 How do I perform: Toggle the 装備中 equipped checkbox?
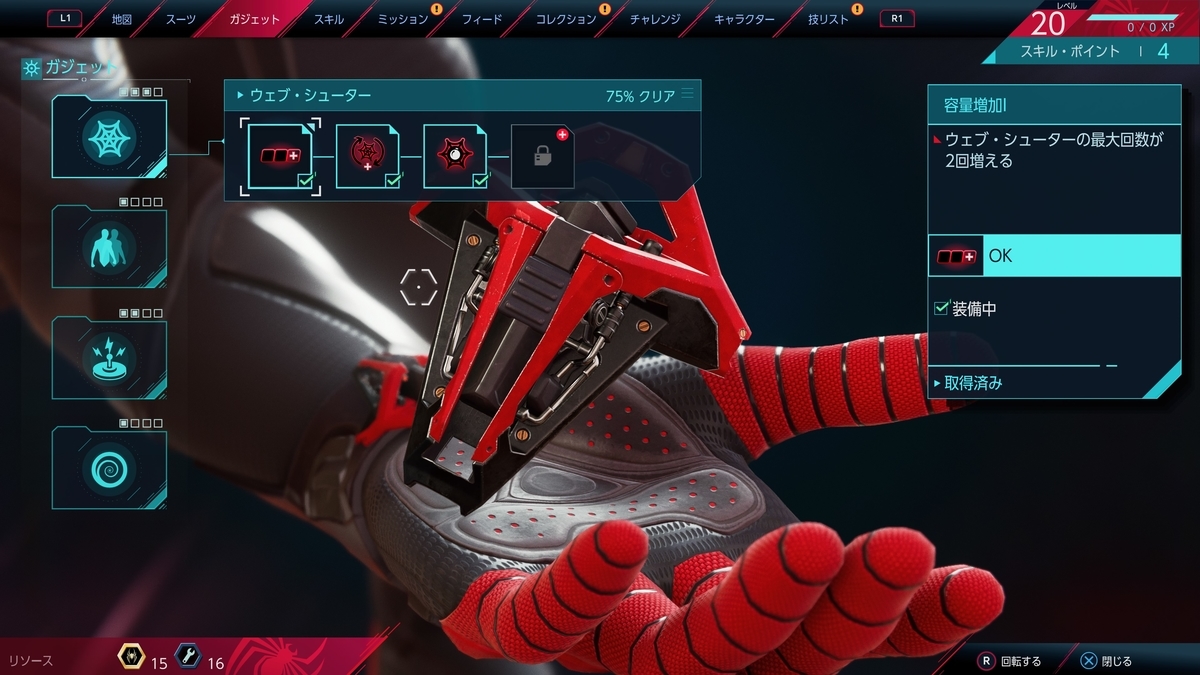tap(941, 309)
